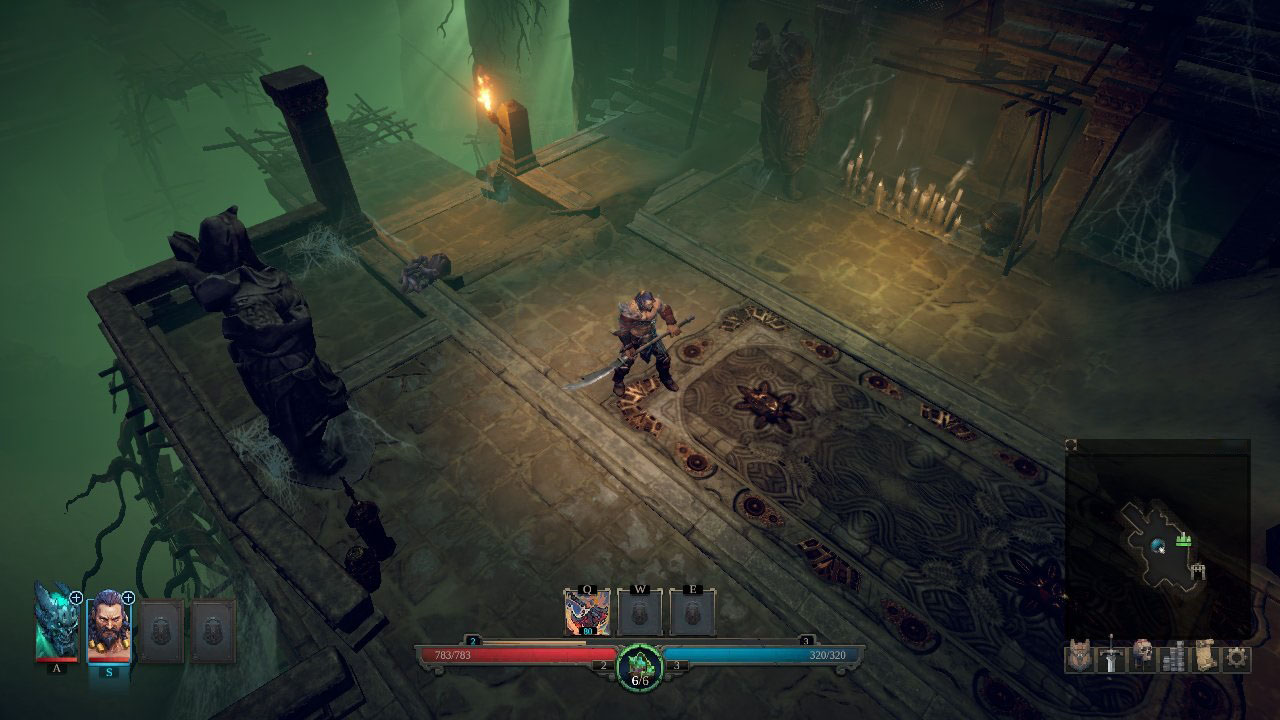Viewport: 1280px width, 720px height.
Task: Select the blue demon hero portrait
Action: pyautogui.click(x=56, y=625)
